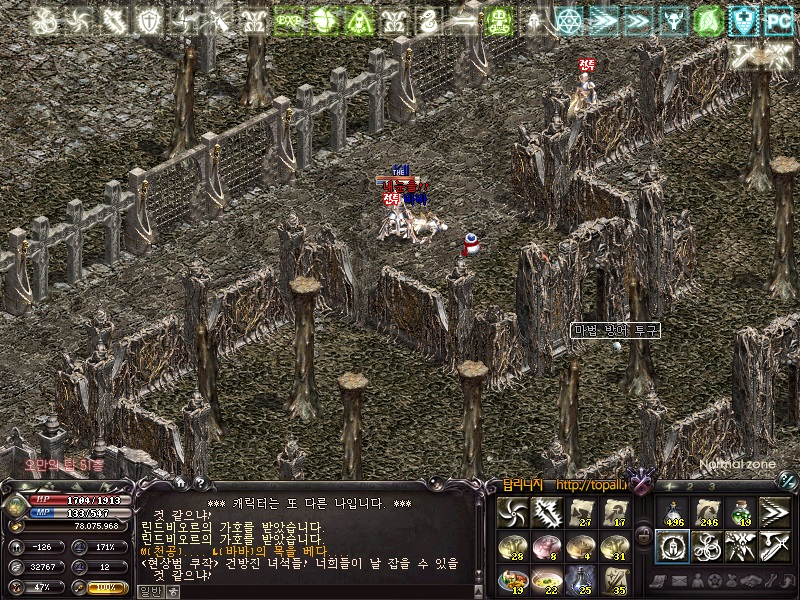The width and height of the screenshot is (800, 600).
Task: Use the scroll slot with 35 left
Action: tap(614, 578)
